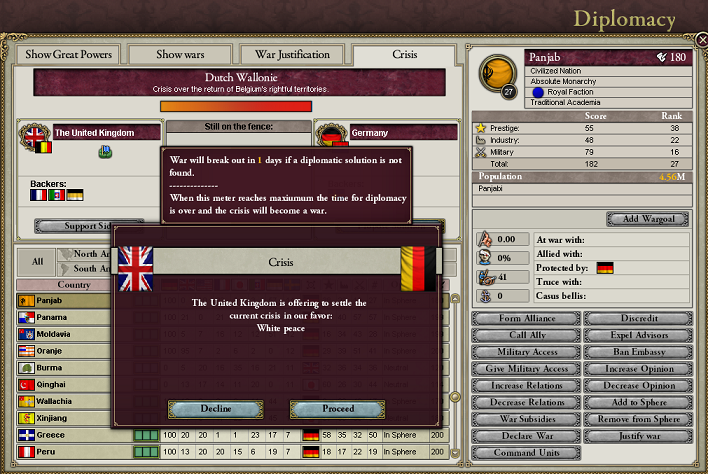Add a wargoal
Screen dimensions: 708x474
click(647, 219)
